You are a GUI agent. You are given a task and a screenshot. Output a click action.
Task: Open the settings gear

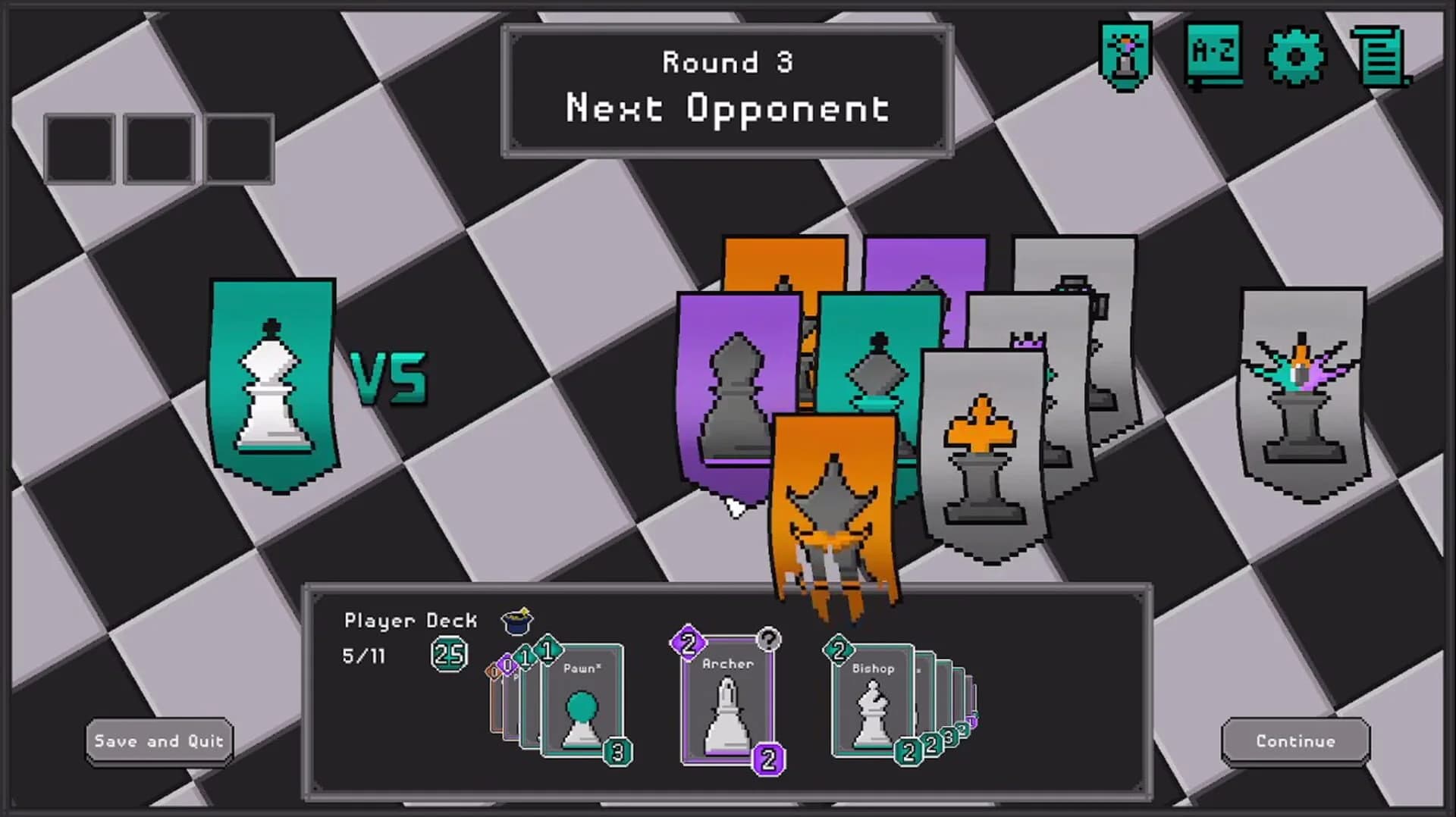pos(1297,57)
